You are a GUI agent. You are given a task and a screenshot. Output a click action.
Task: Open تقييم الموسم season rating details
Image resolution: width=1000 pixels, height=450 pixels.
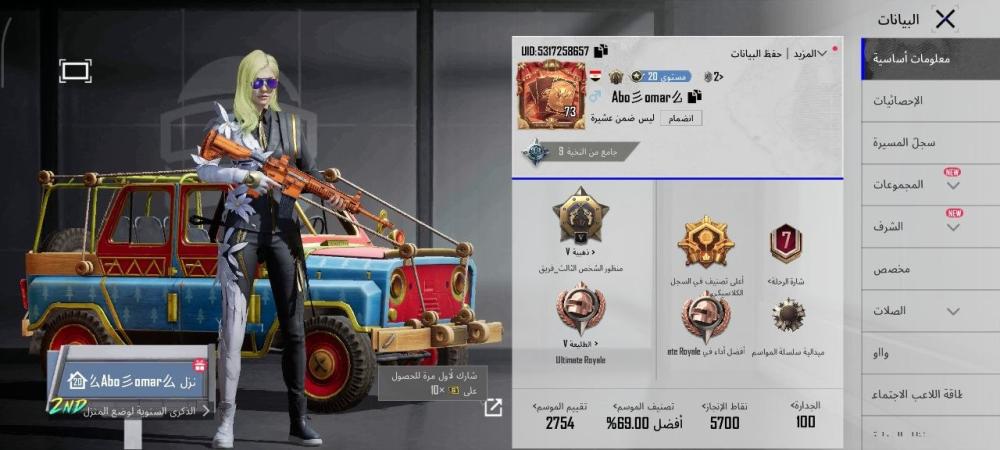(560, 416)
